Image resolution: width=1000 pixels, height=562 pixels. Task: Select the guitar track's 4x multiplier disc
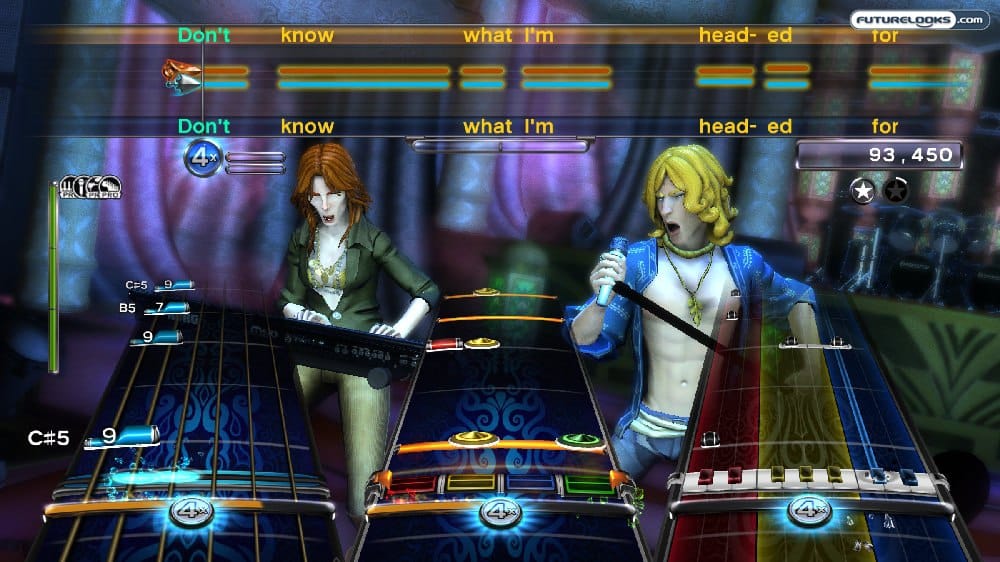[x=189, y=511]
